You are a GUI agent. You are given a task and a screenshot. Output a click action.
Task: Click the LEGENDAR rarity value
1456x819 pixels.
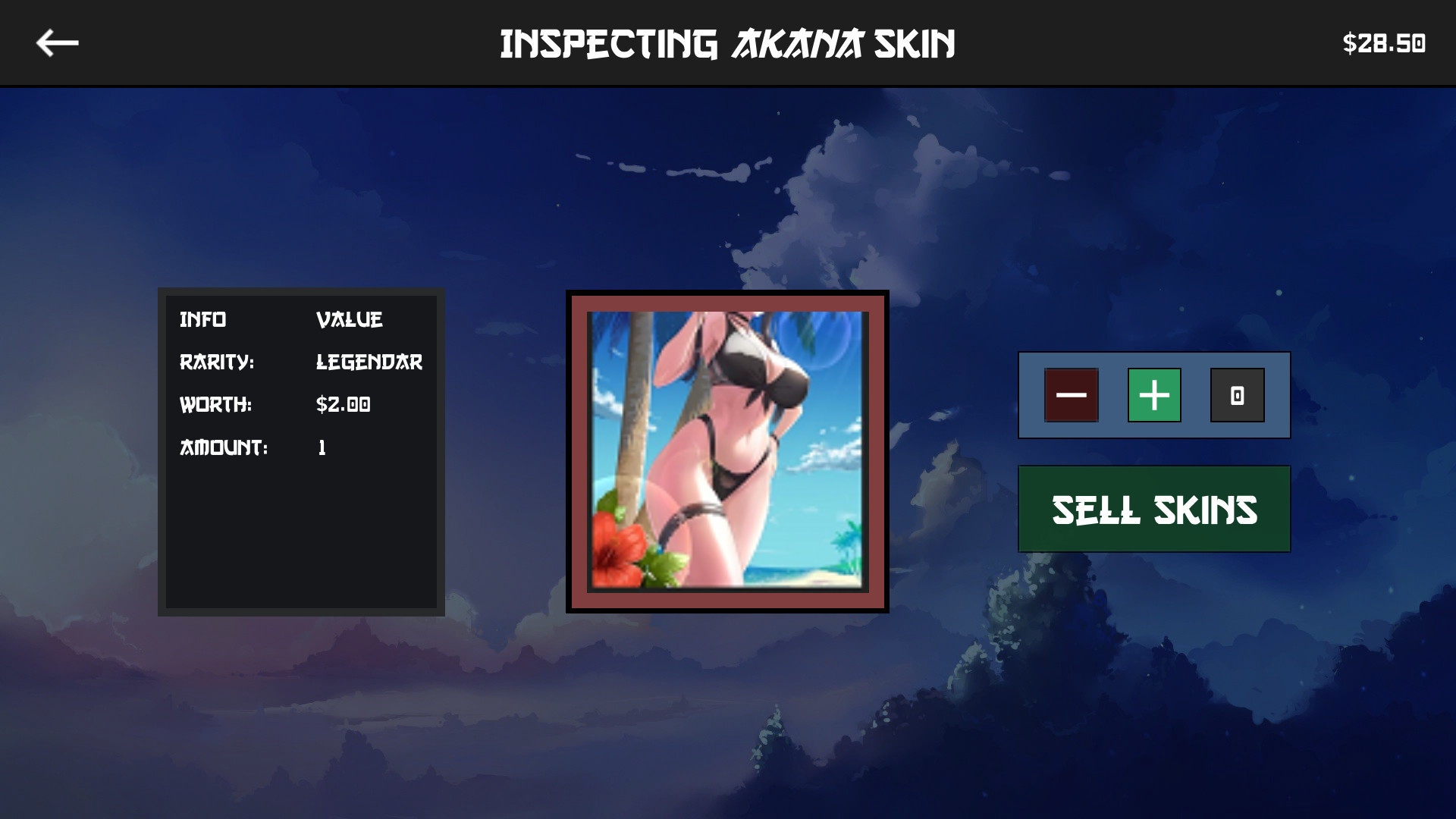coord(369,362)
